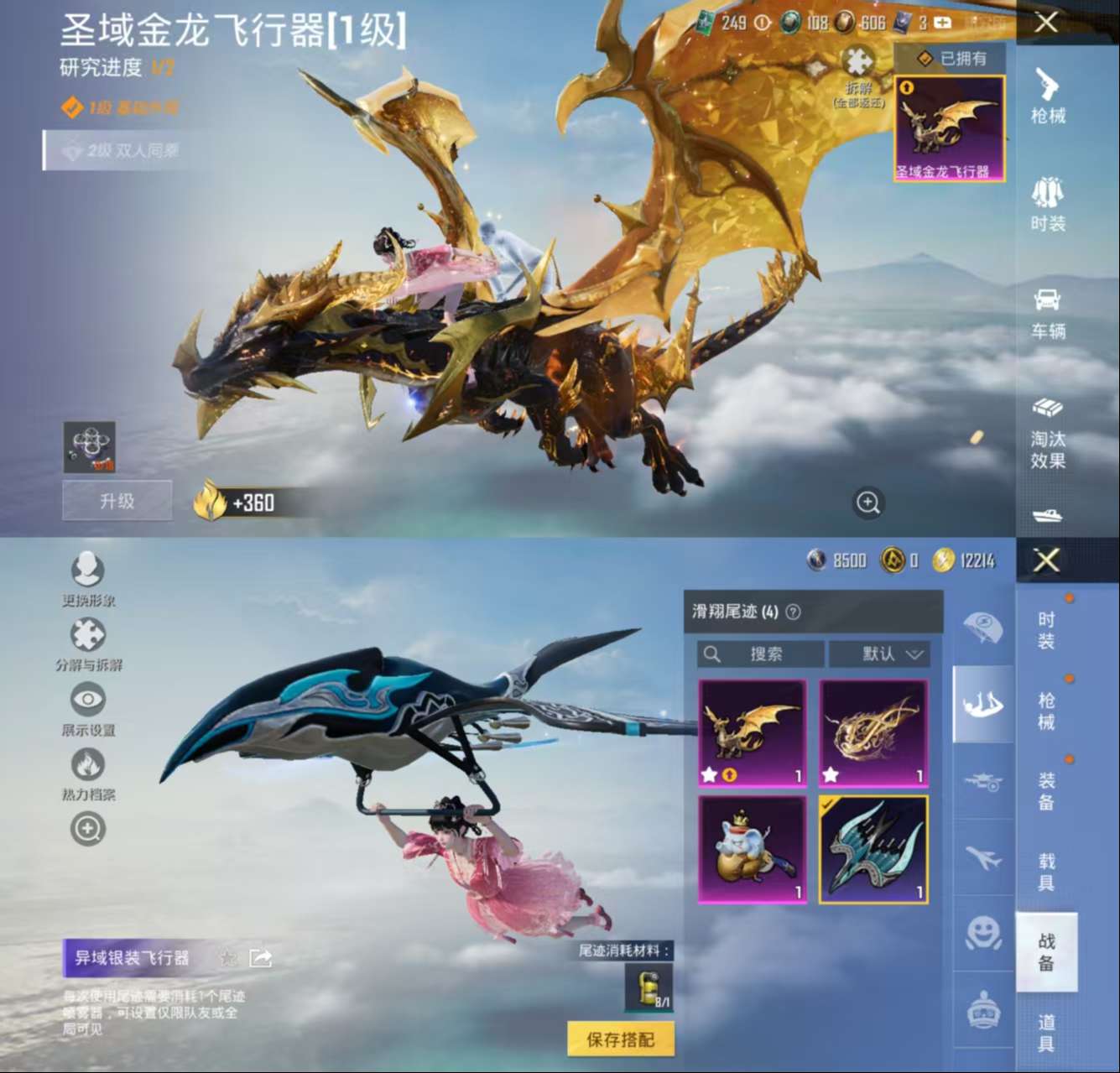Click the 搜索 search field
Image resolution: width=1120 pixels, height=1073 pixels.
pyautogui.click(x=761, y=654)
